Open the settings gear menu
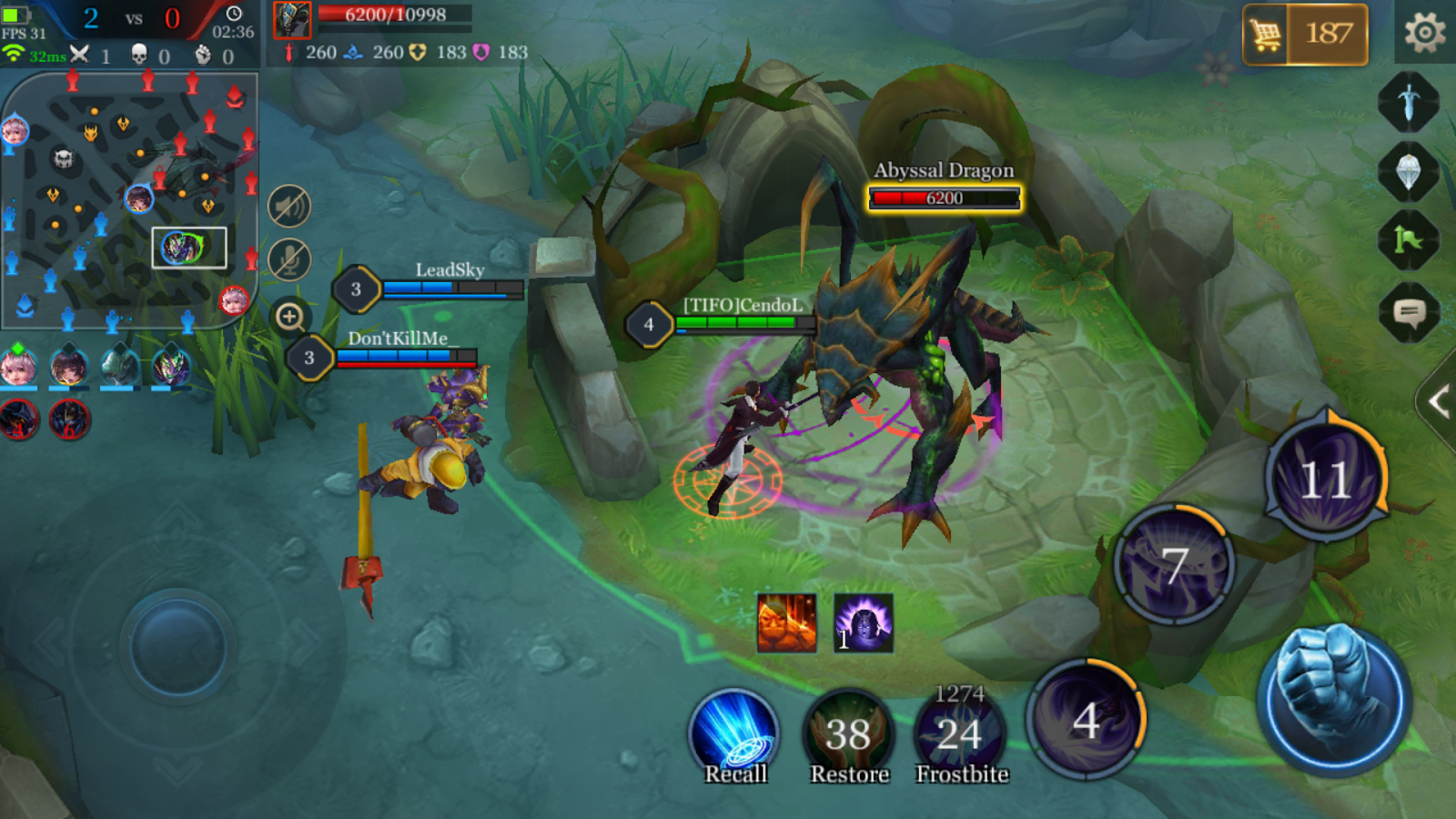The image size is (1456, 819). pyautogui.click(x=1424, y=34)
